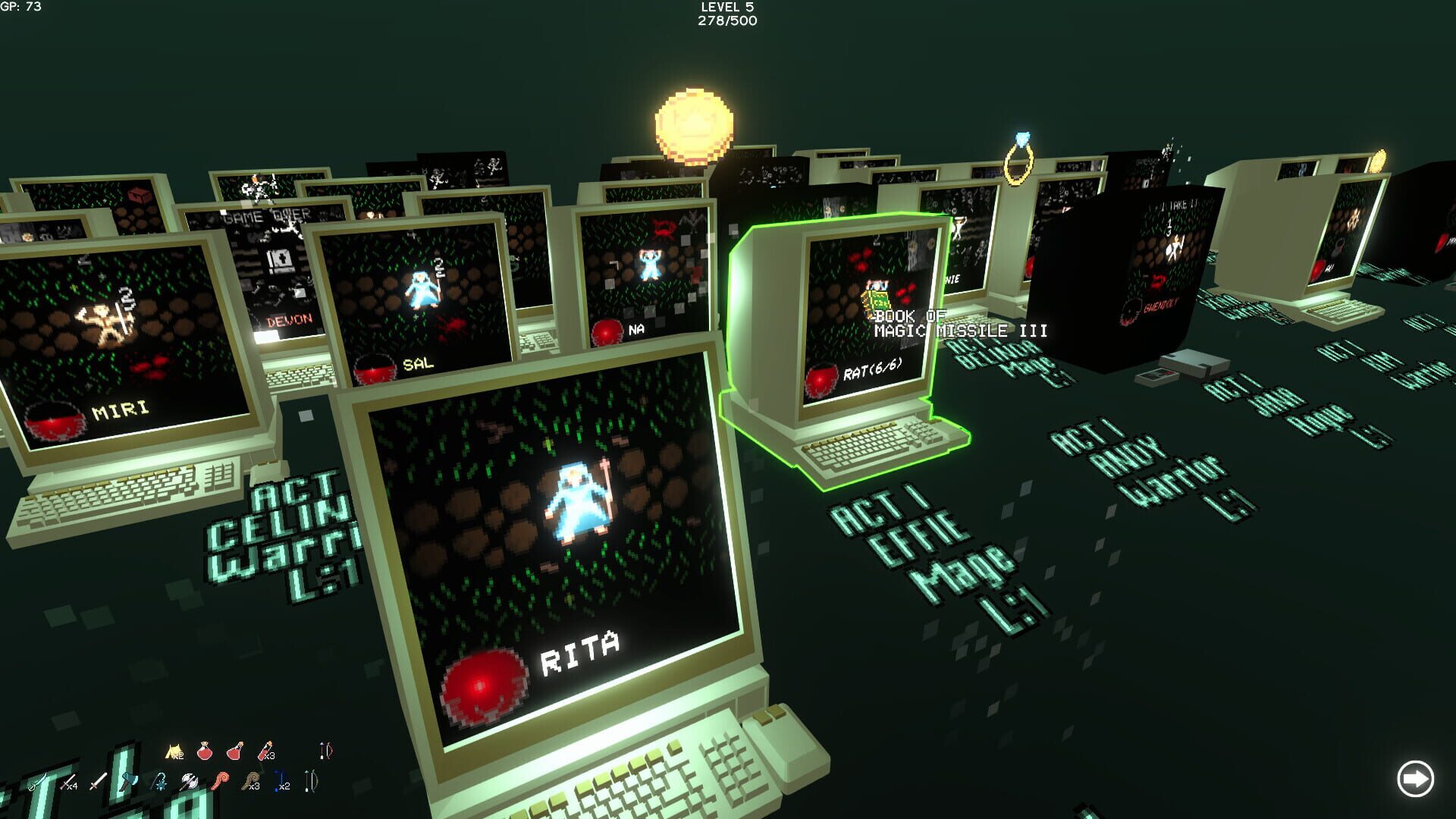This screenshot has height=819, width=1456.
Task: Click the curled pink staff icon
Action: coord(221,781)
